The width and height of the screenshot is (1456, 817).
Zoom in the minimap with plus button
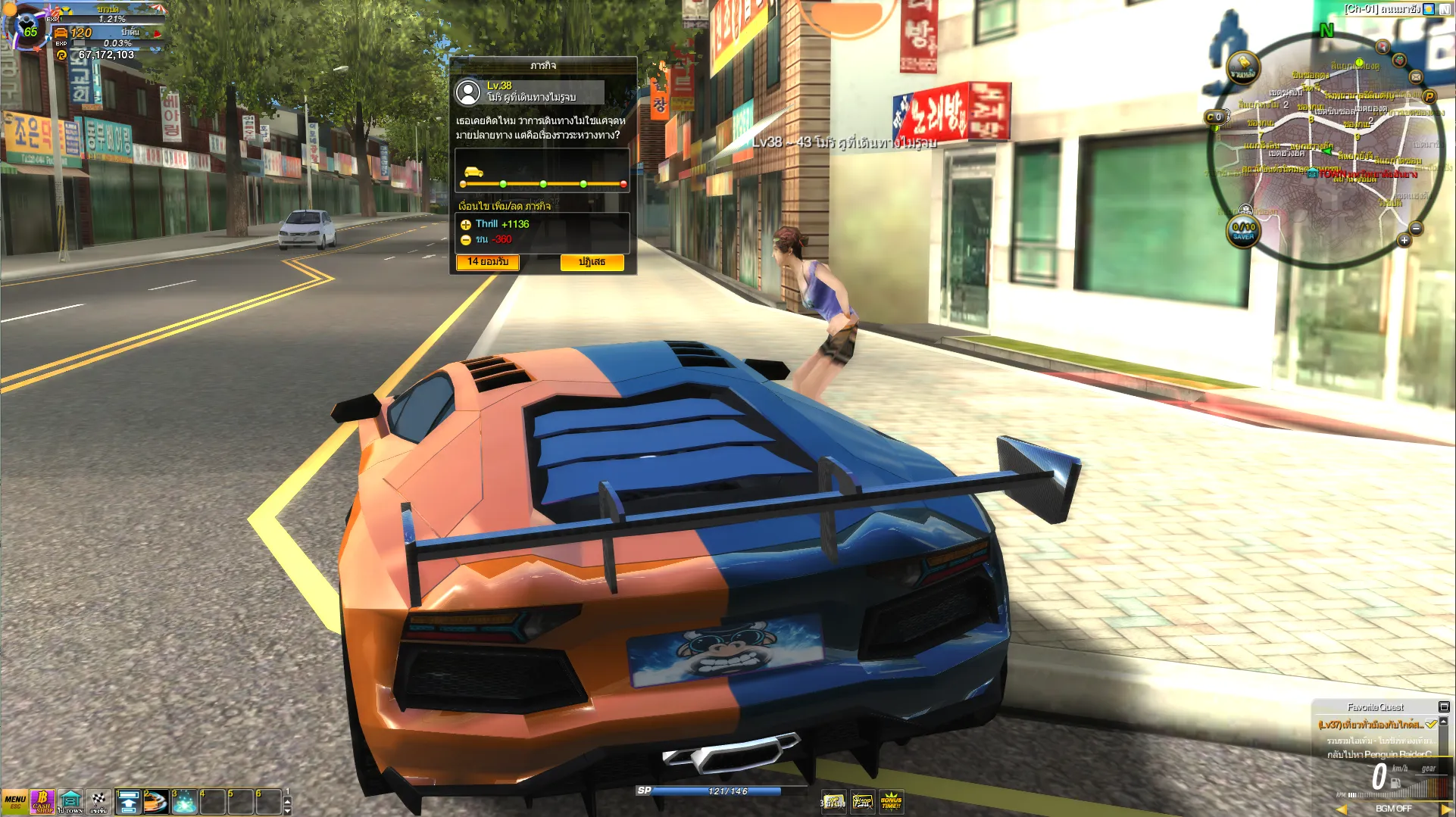point(1404,240)
